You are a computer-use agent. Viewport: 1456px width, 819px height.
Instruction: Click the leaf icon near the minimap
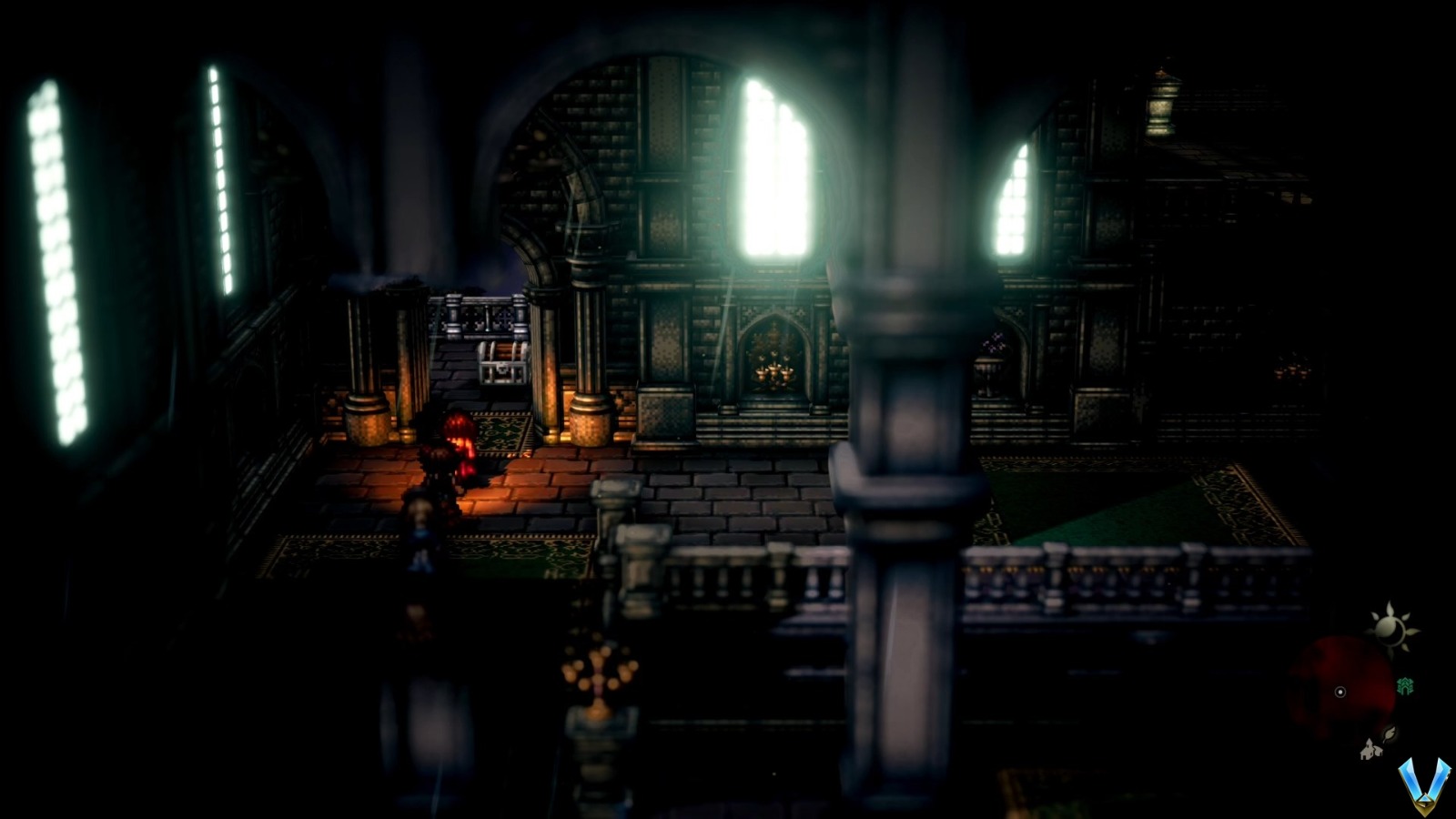1390,734
